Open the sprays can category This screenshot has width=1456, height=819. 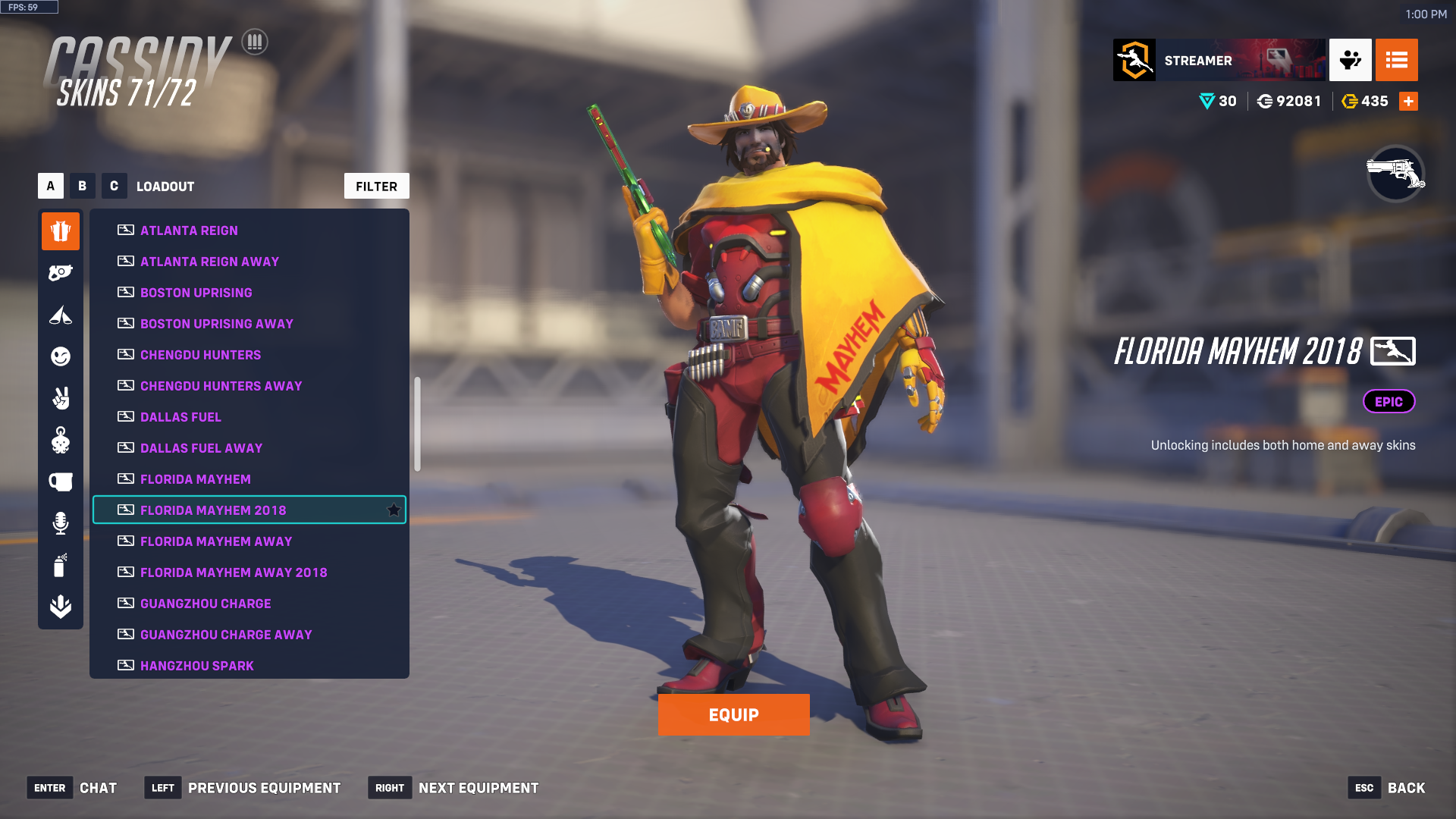click(x=61, y=565)
